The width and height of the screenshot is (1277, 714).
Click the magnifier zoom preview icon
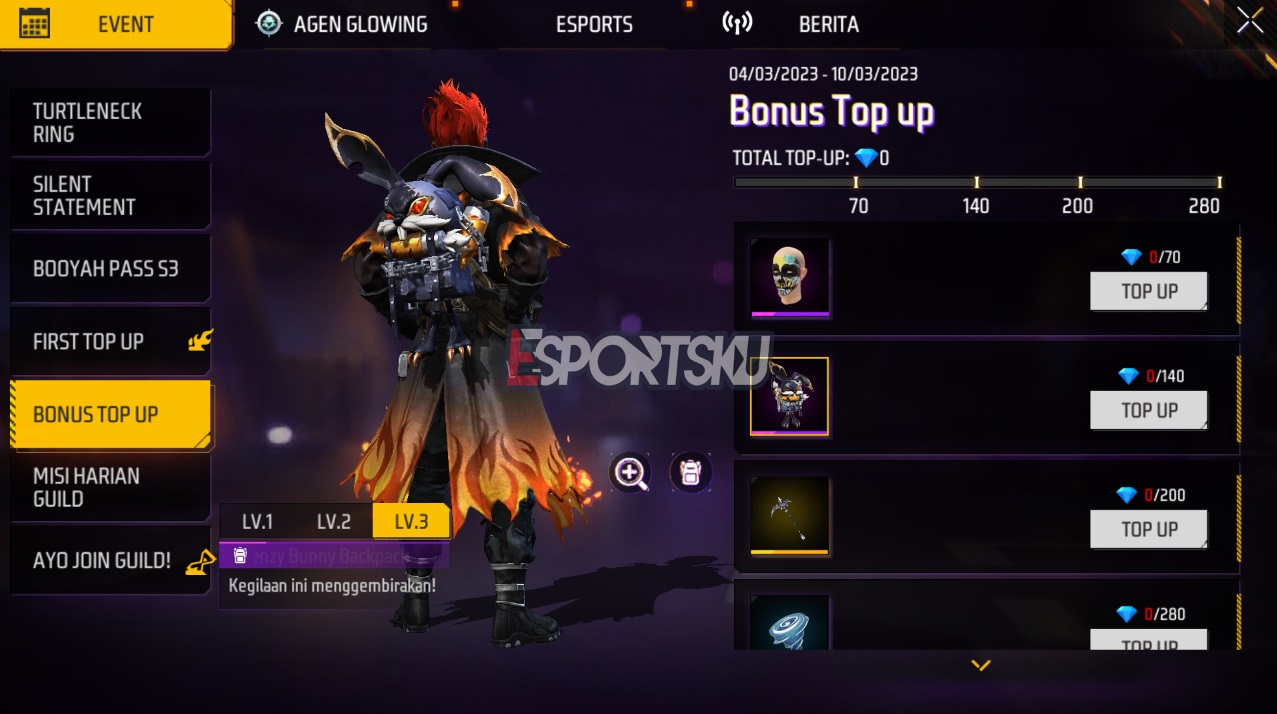pos(631,473)
